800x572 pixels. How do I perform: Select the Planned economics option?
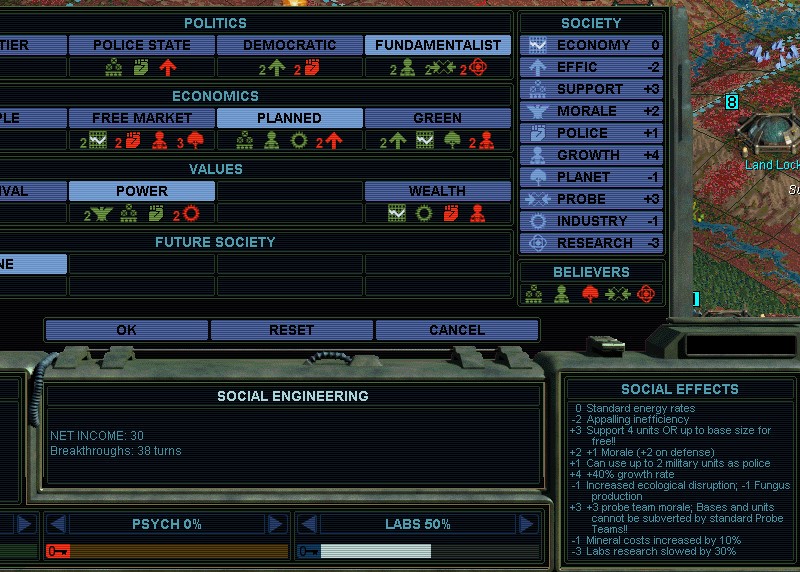click(x=289, y=118)
